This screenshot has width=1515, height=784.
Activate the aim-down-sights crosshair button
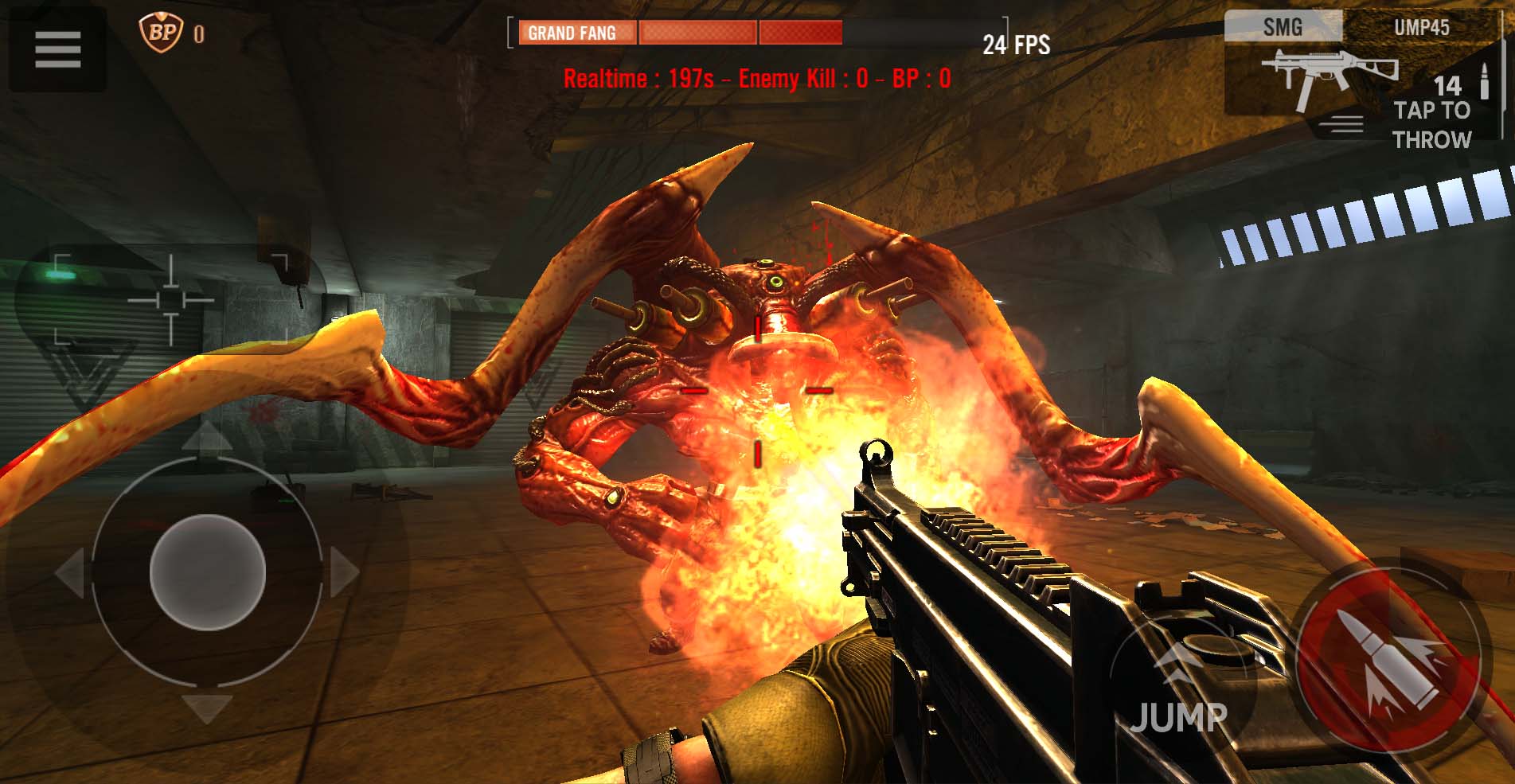coord(170,300)
